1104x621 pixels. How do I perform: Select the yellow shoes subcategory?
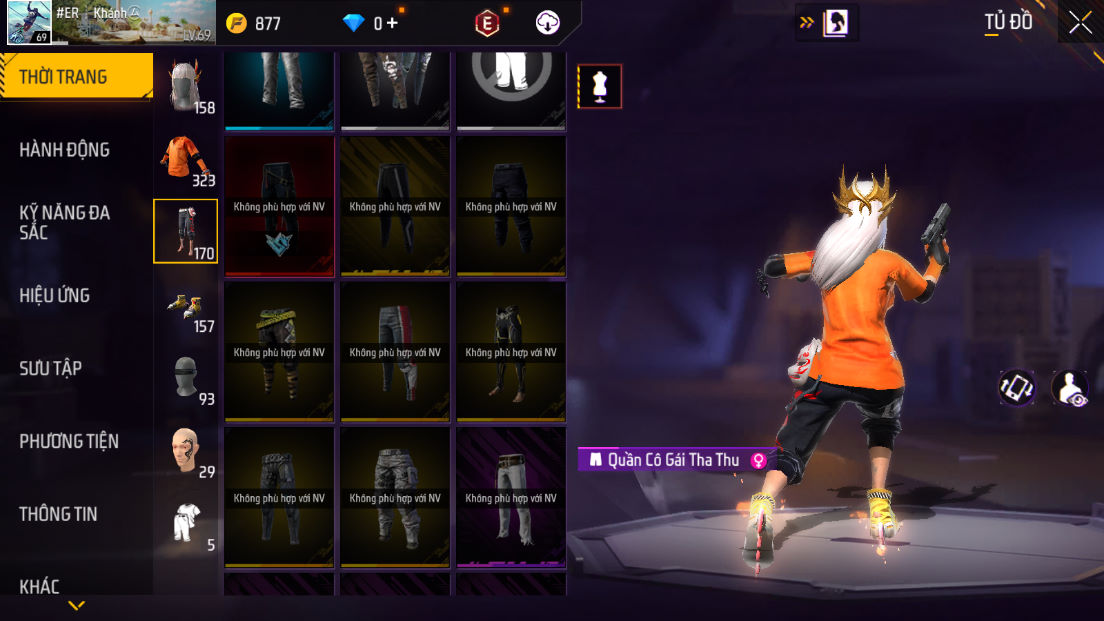pyautogui.click(x=186, y=305)
